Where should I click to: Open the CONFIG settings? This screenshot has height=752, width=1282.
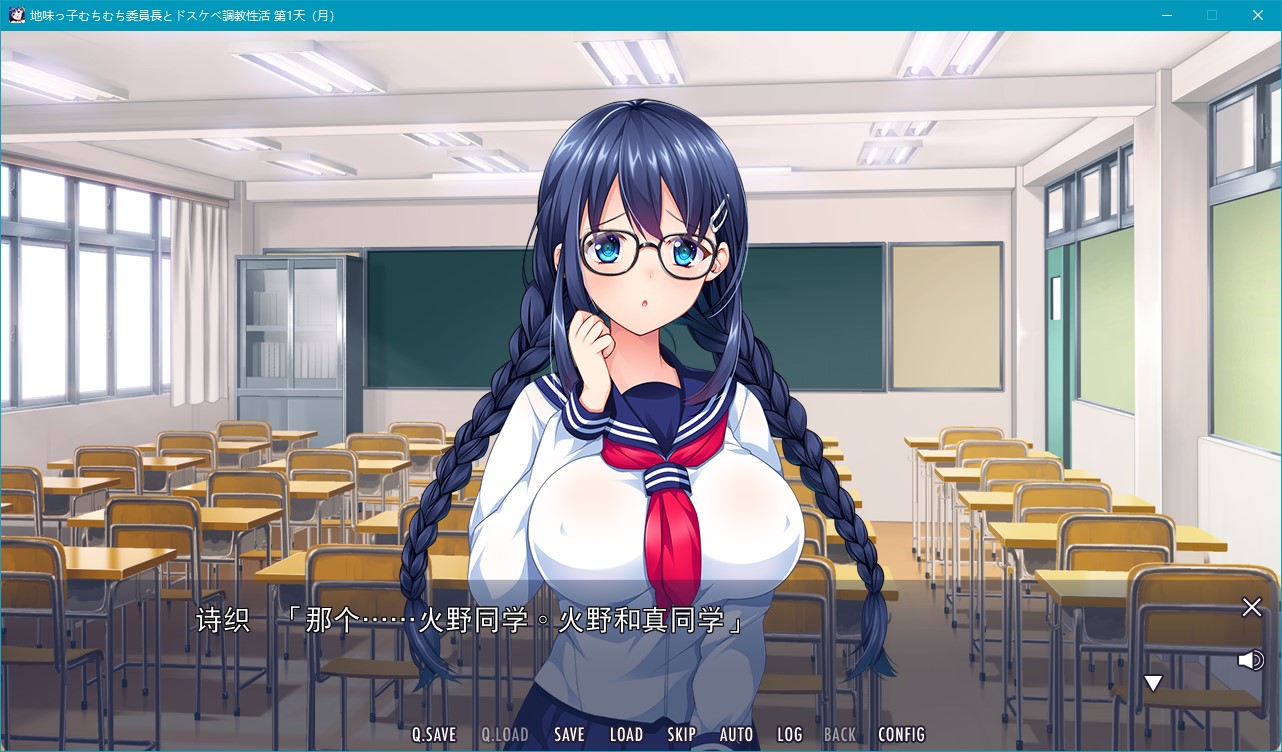(x=901, y=734)
